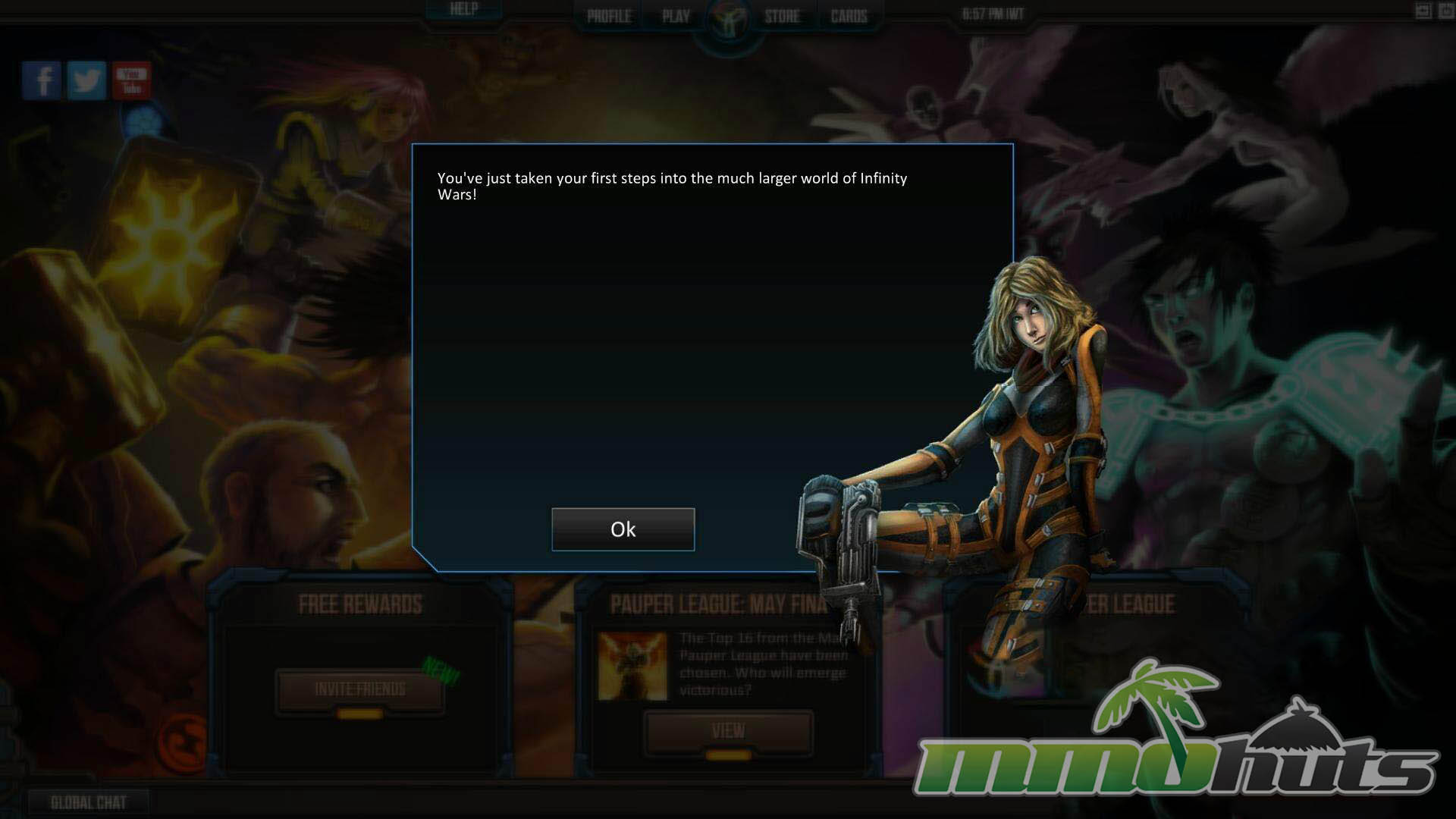Click the Infinity Wars emblem in top bar
1456x819 pixels.
coord(729,23)
